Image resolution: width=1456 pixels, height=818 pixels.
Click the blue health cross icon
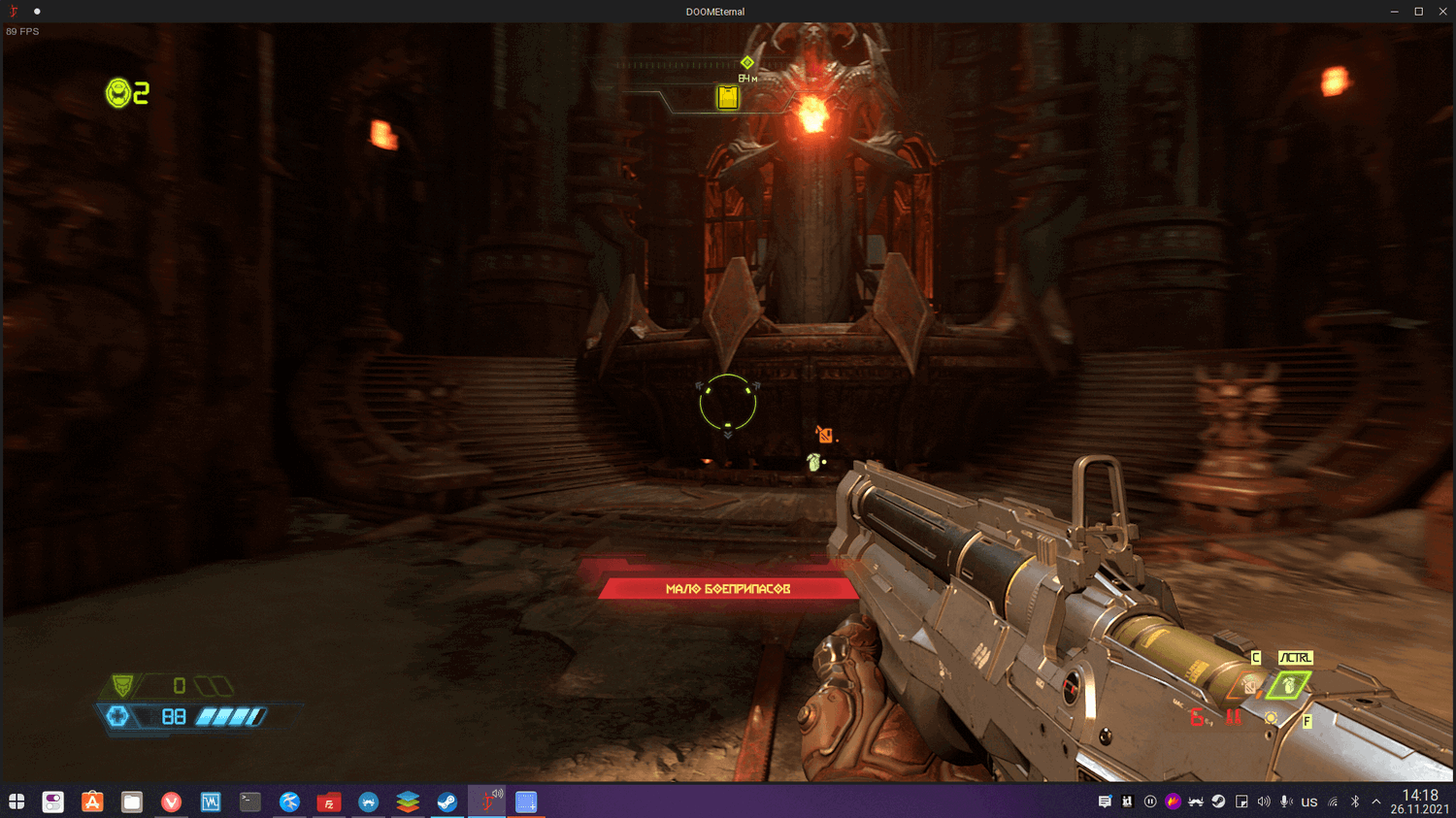(118, 716)
